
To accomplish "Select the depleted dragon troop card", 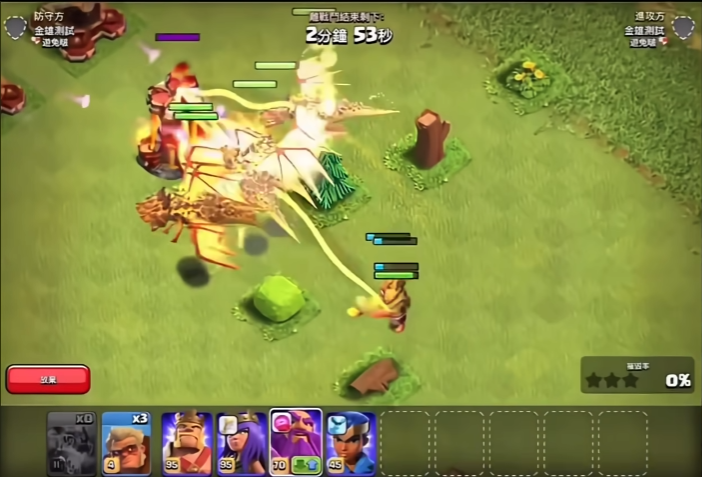I will [x=72, y=443].
